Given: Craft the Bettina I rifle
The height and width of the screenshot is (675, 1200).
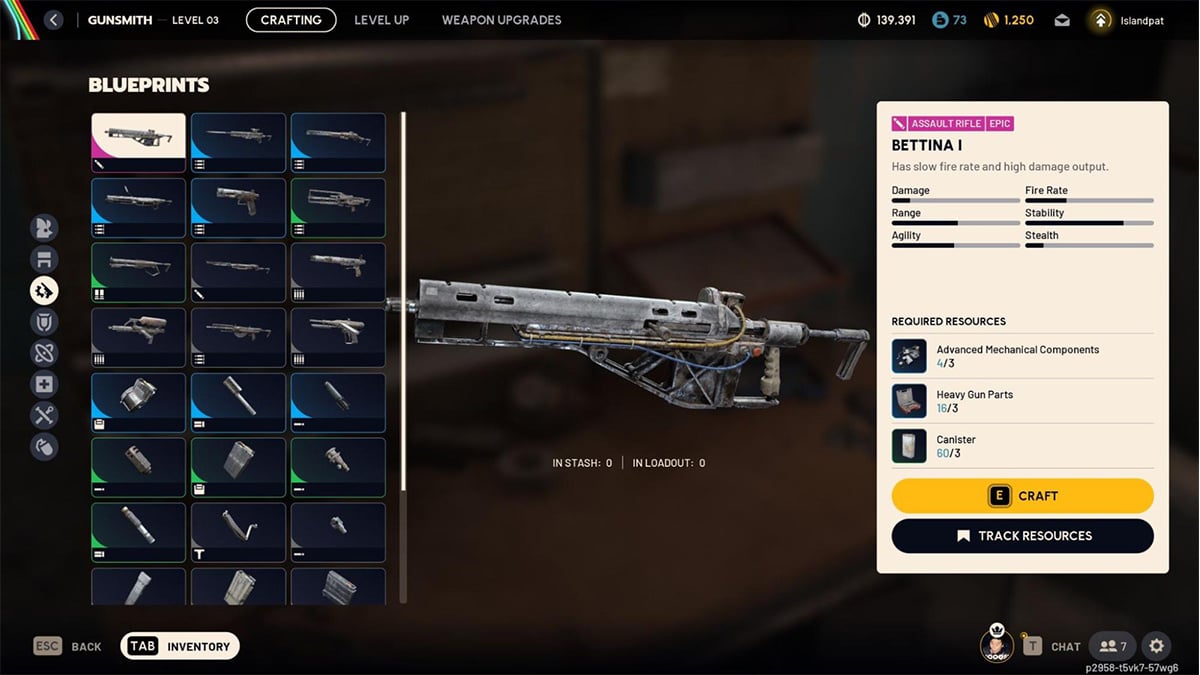Looking at the screenshot, I should [x=1022, y=496].
